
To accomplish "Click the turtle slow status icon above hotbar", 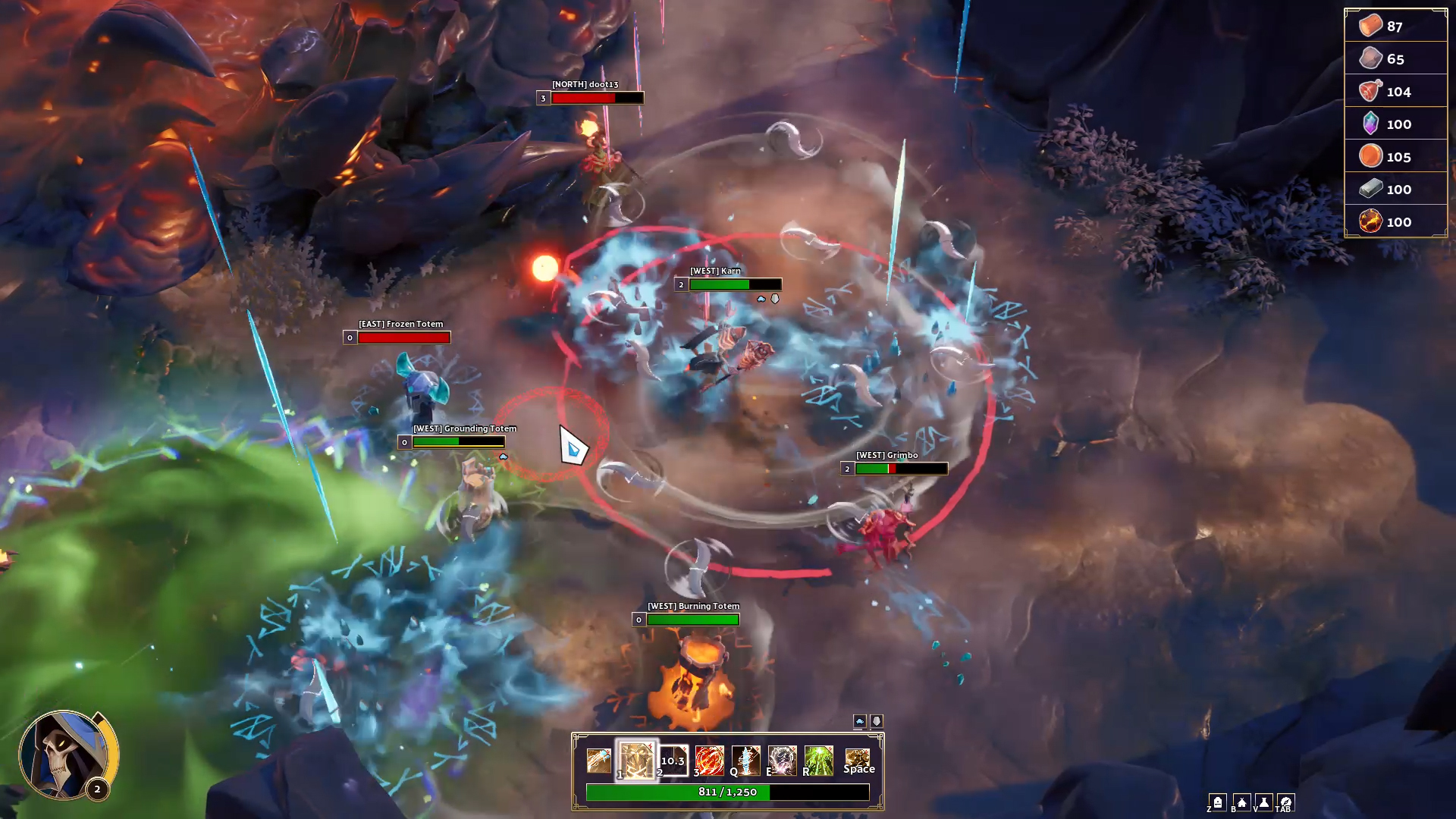I will (x=859, y=721).
